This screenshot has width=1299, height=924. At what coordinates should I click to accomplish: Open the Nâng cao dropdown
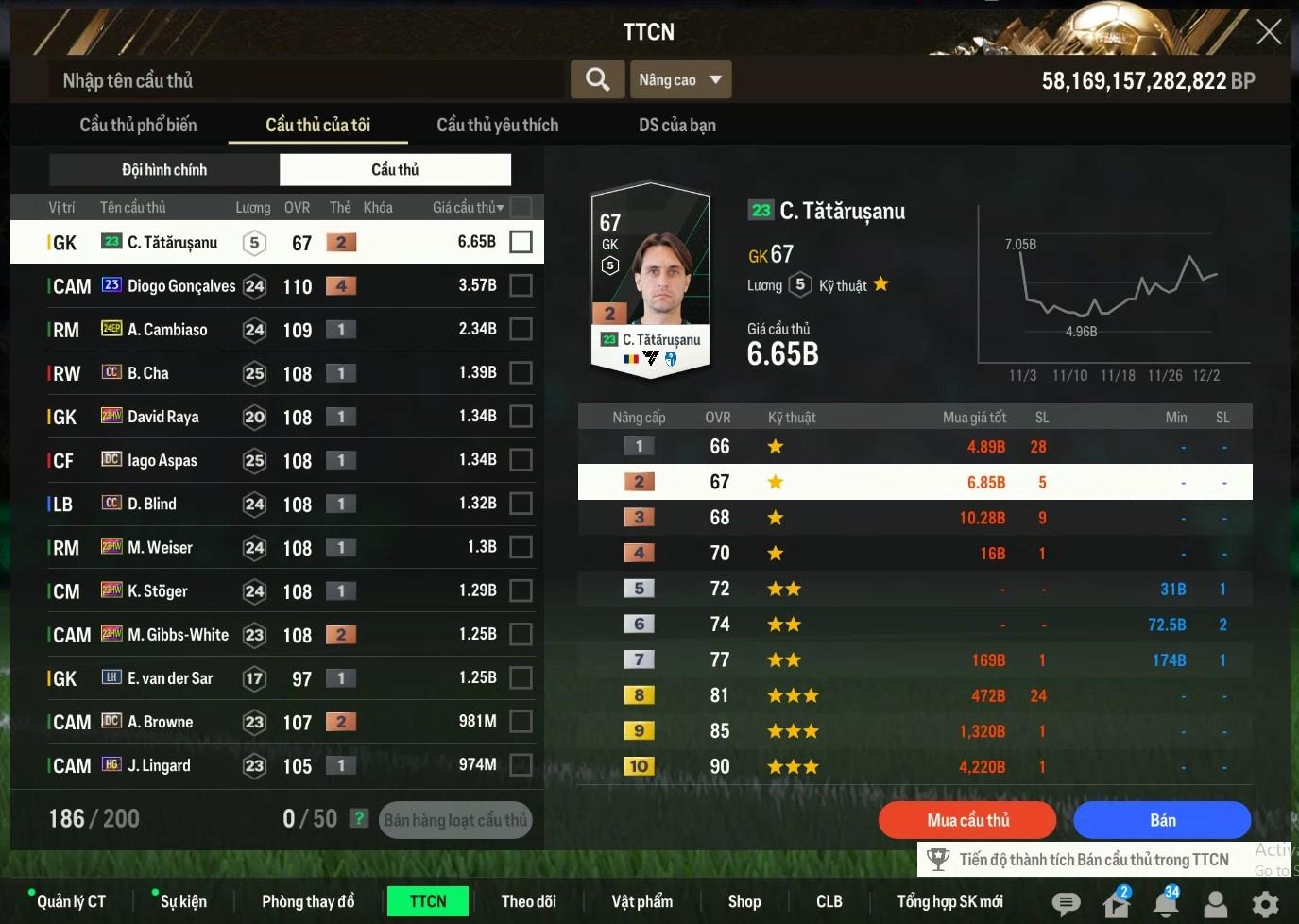[680, 80]
